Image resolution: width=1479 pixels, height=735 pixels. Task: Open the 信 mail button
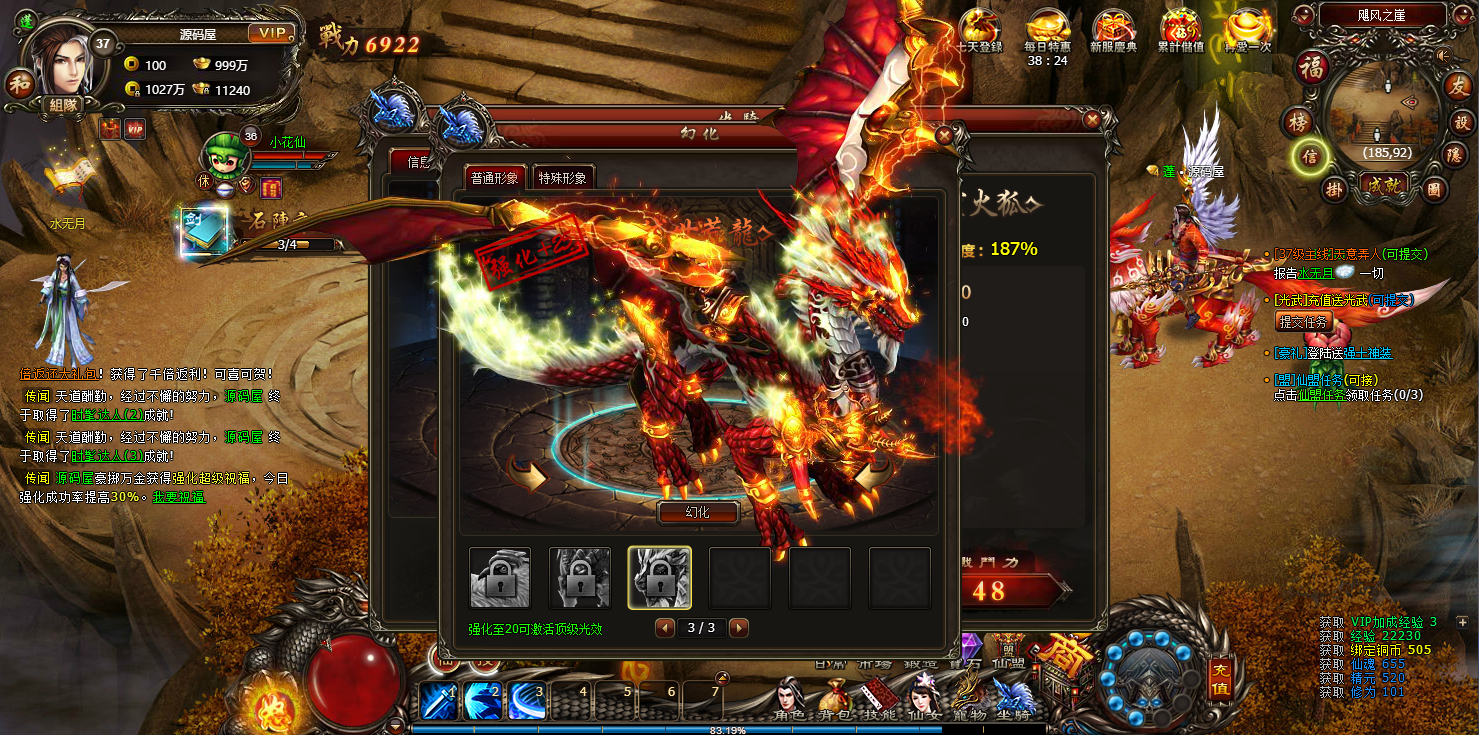click(1309, 156)
